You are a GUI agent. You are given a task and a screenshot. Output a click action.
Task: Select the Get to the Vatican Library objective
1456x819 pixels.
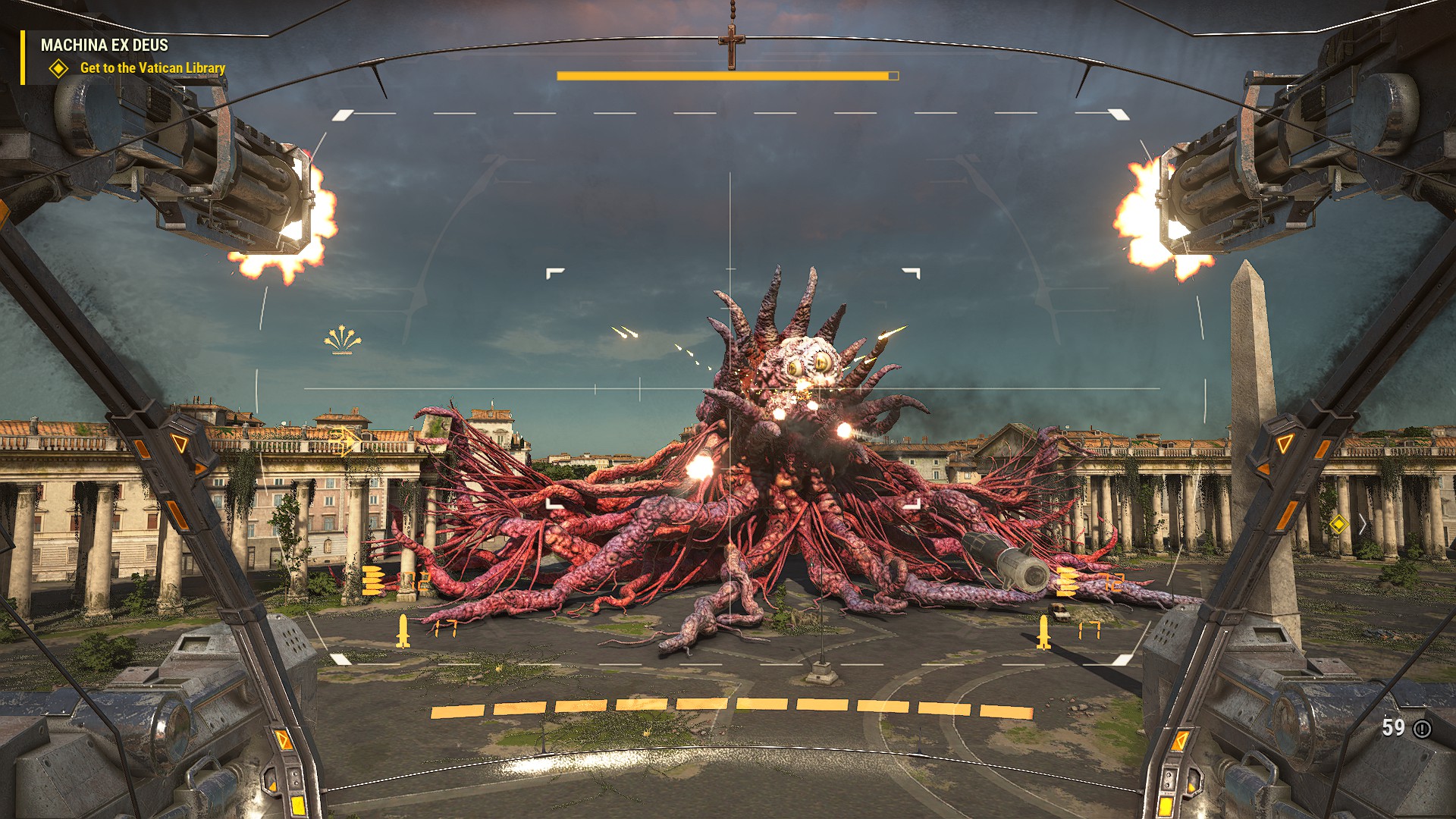pyautogui.click(x=152, y=68)
